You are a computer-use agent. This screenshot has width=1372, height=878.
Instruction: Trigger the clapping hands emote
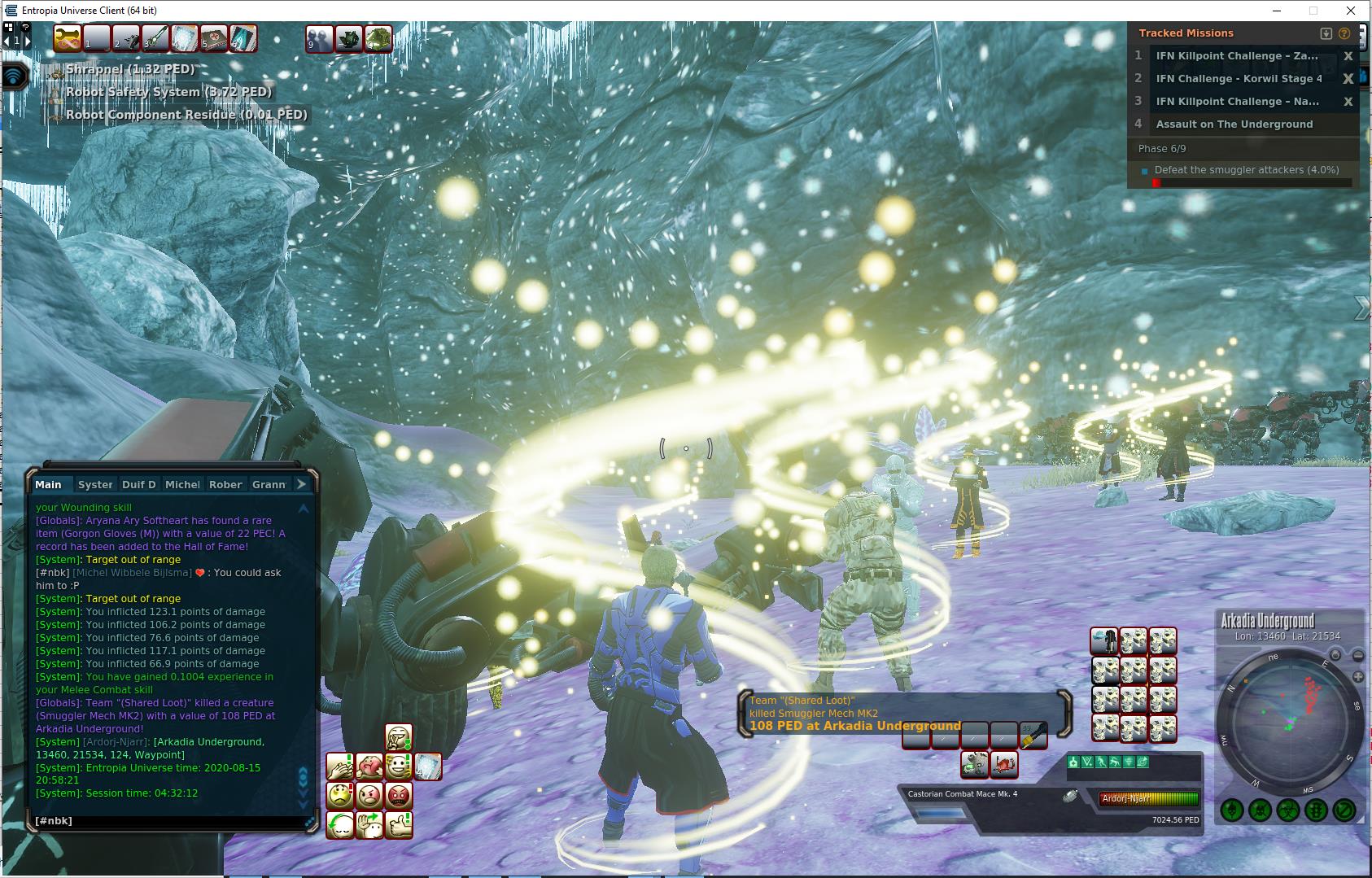340,767
